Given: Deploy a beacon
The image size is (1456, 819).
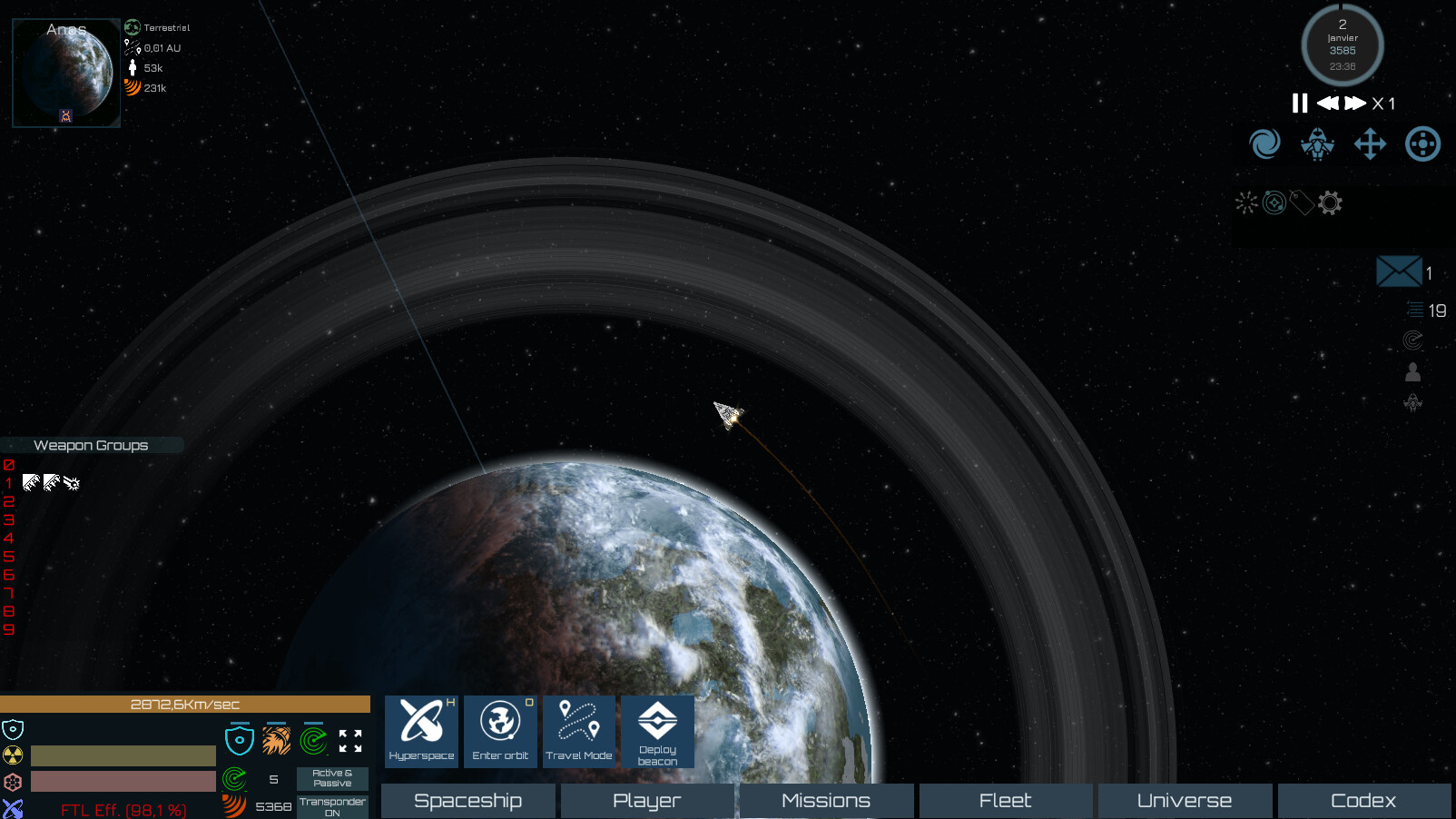Looking at the screenshot, I should click(657, 731).
